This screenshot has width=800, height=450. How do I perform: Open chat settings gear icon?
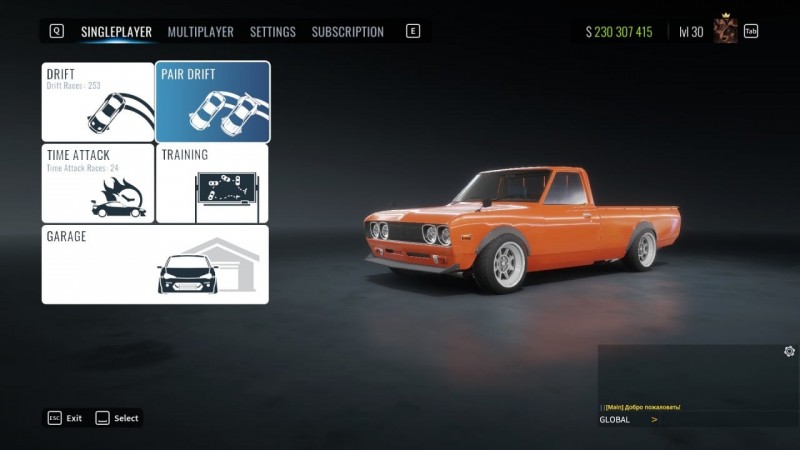tap(789, 351)
